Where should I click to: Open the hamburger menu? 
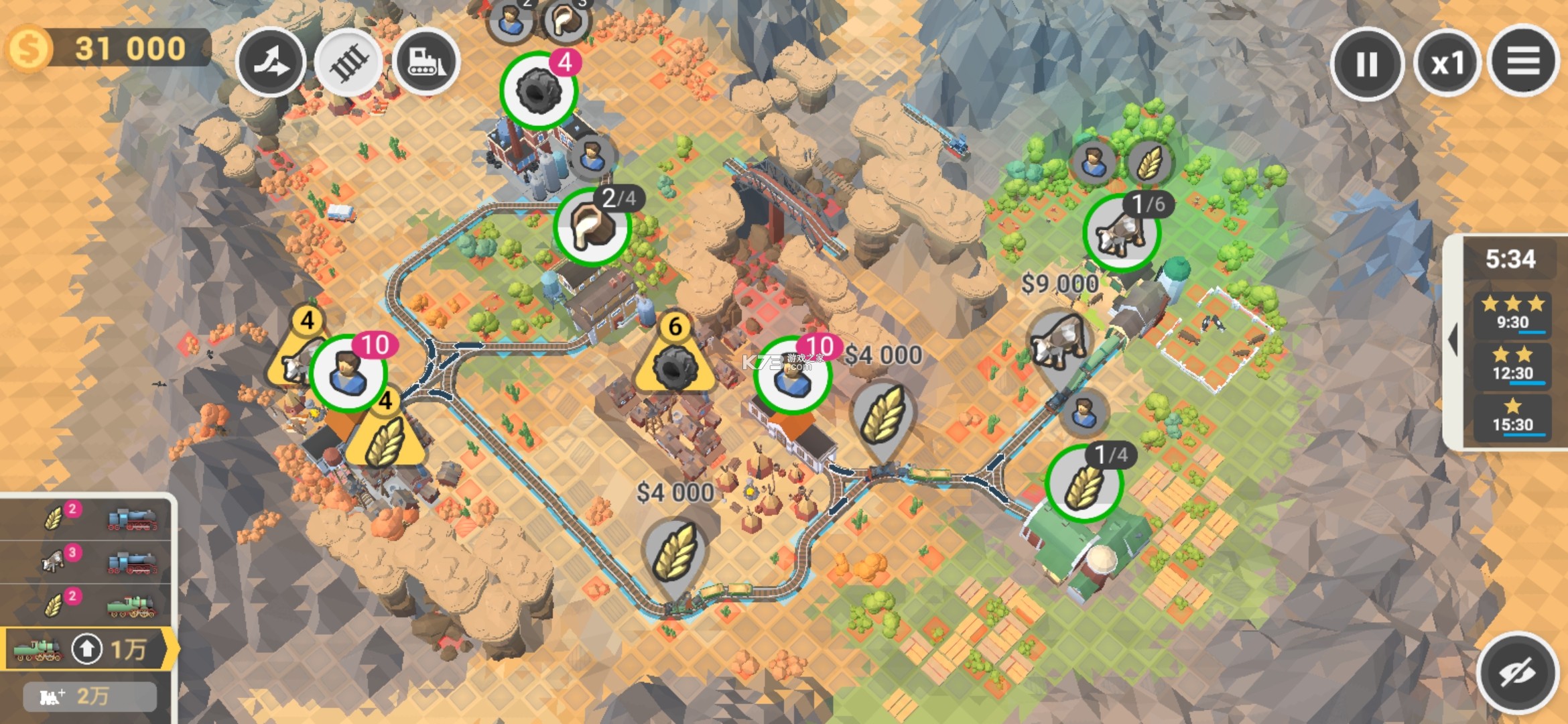click(x=1522, y=62)
